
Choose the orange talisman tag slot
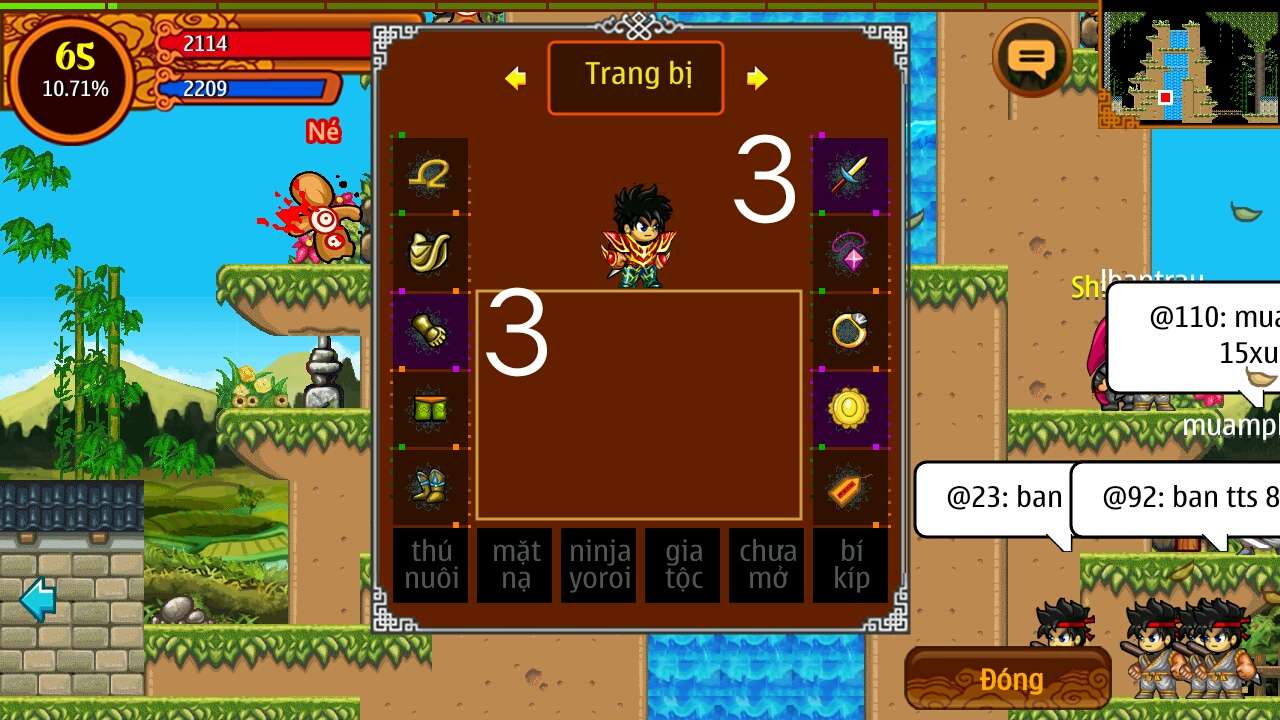click(850, 487)
